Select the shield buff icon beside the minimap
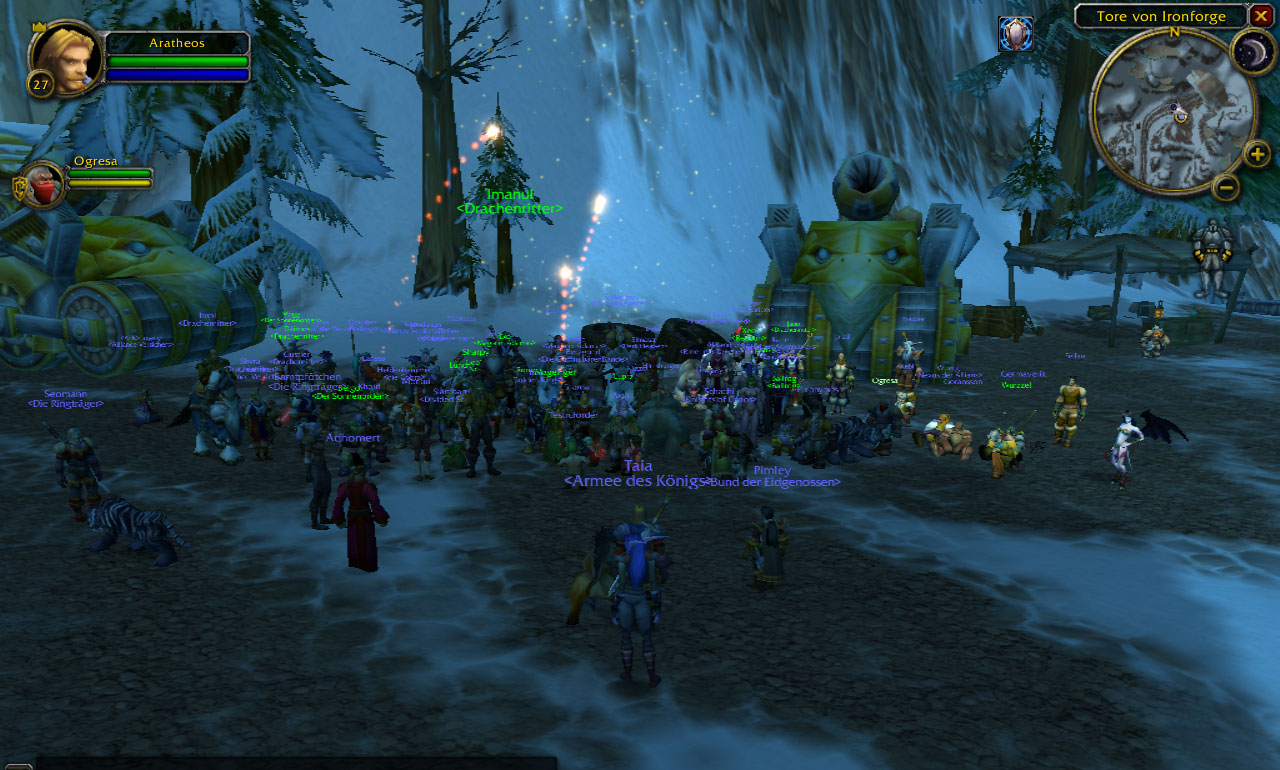Image resolution: width=1280 pixels, height=770 pixels. (1015, 34)
